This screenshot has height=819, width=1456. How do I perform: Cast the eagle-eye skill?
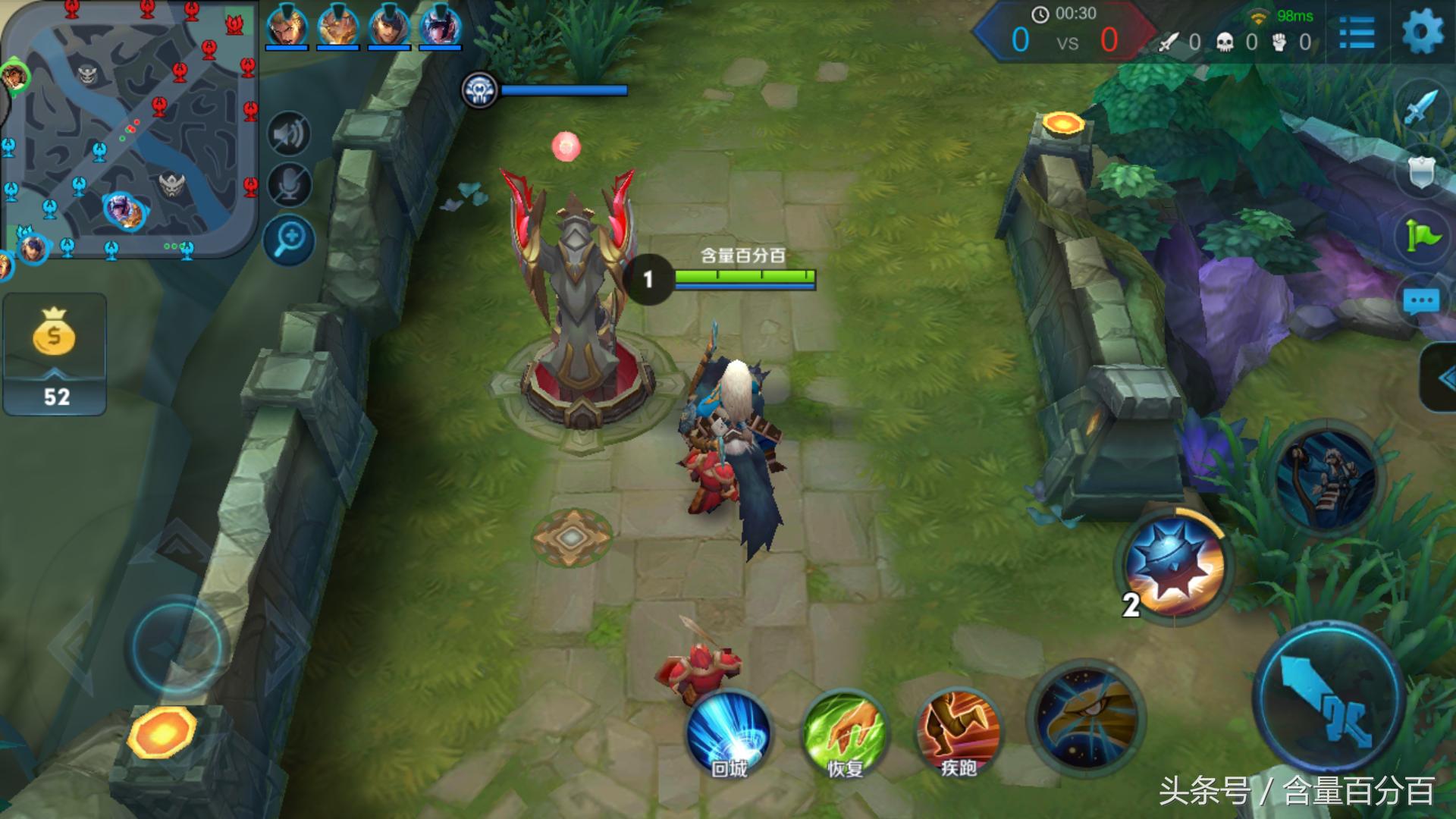[1086, 717]
